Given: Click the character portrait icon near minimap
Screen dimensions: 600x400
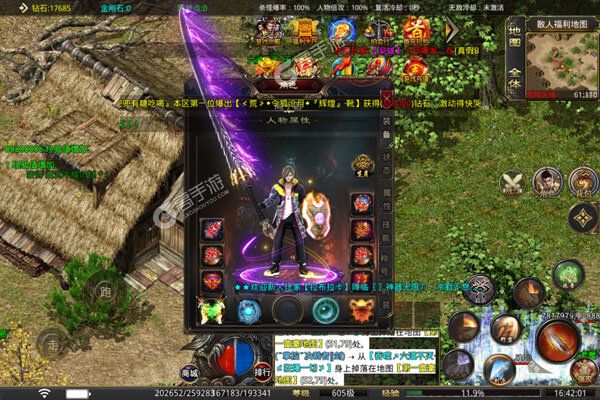Looking at the screenshot, I should tap(546, 181).
